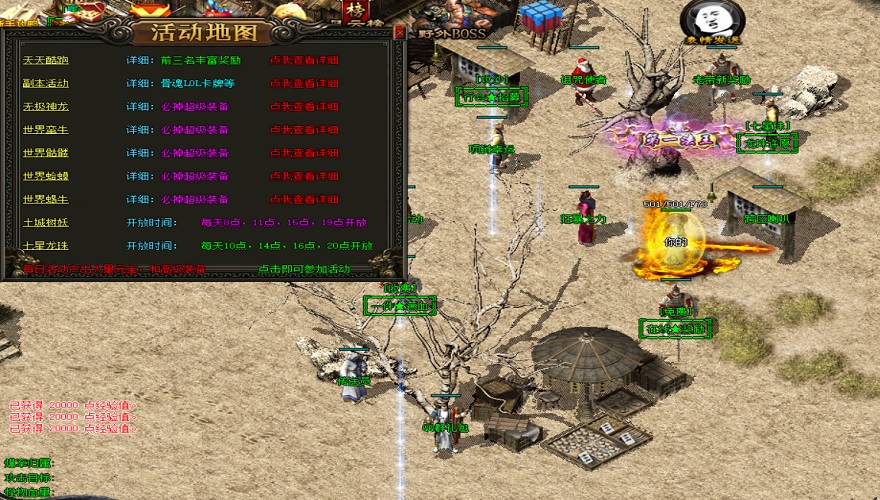View details link for 副本活动
Screen dimensions: 880x500
pyautogui.click(x=304, y=83)
